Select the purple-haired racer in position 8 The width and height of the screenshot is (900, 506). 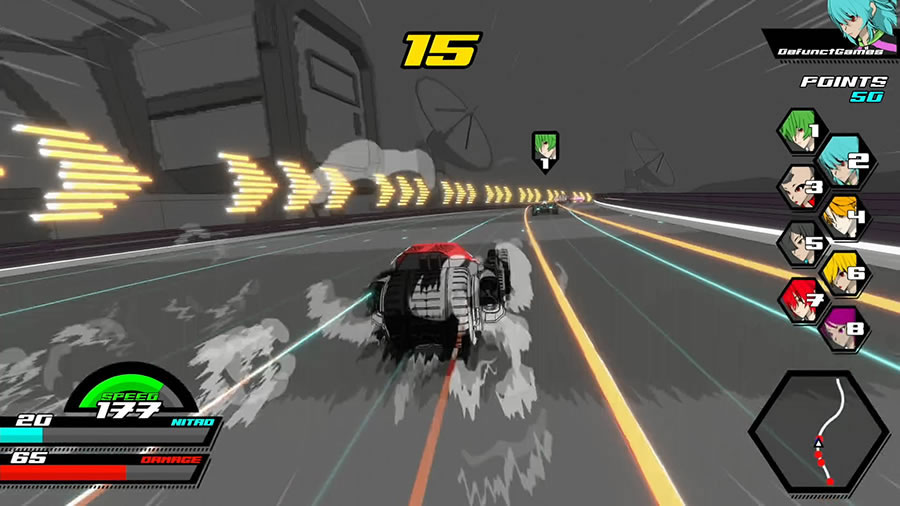pos(841,327)
